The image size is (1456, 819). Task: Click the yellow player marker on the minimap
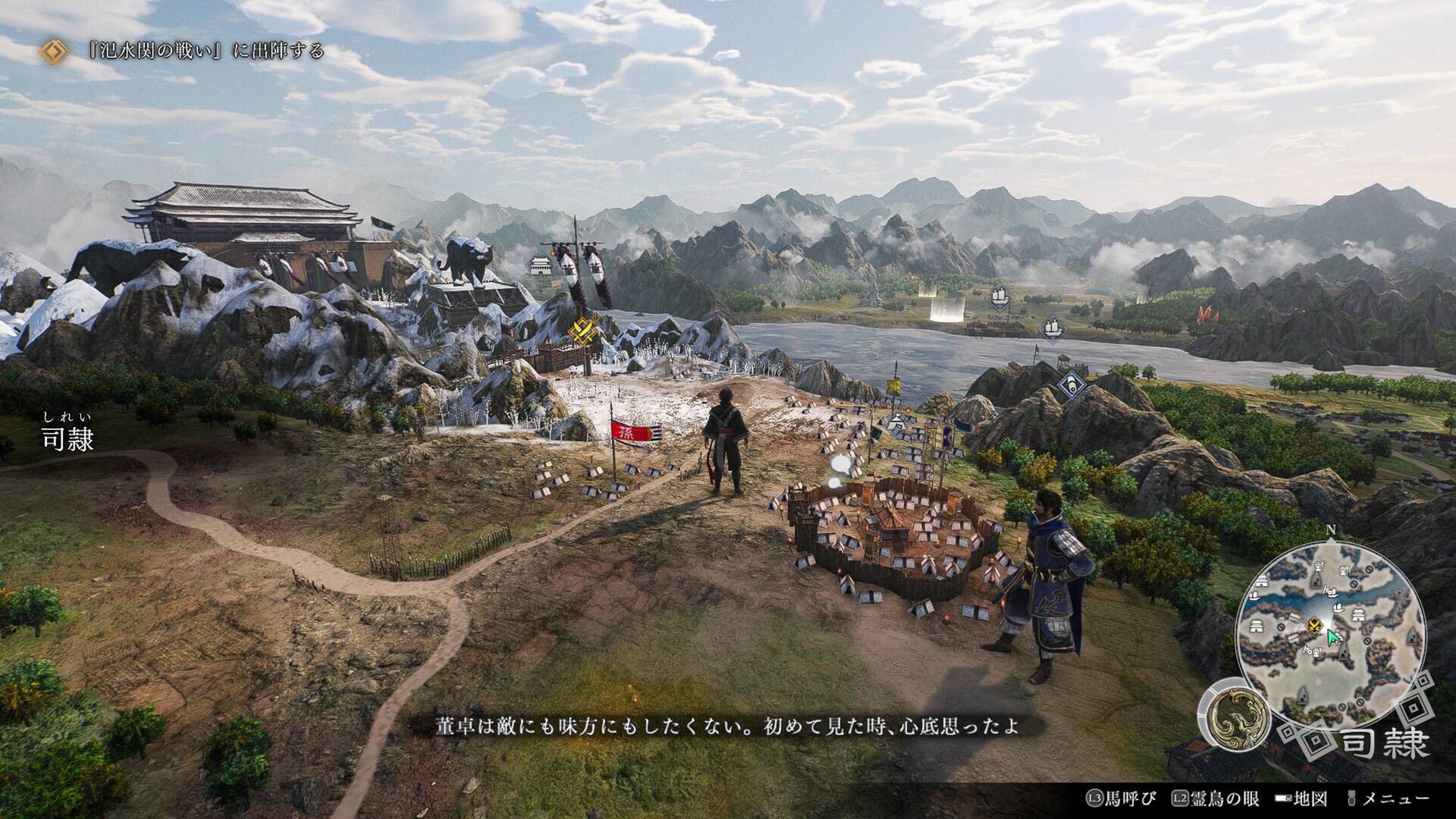1314,624
